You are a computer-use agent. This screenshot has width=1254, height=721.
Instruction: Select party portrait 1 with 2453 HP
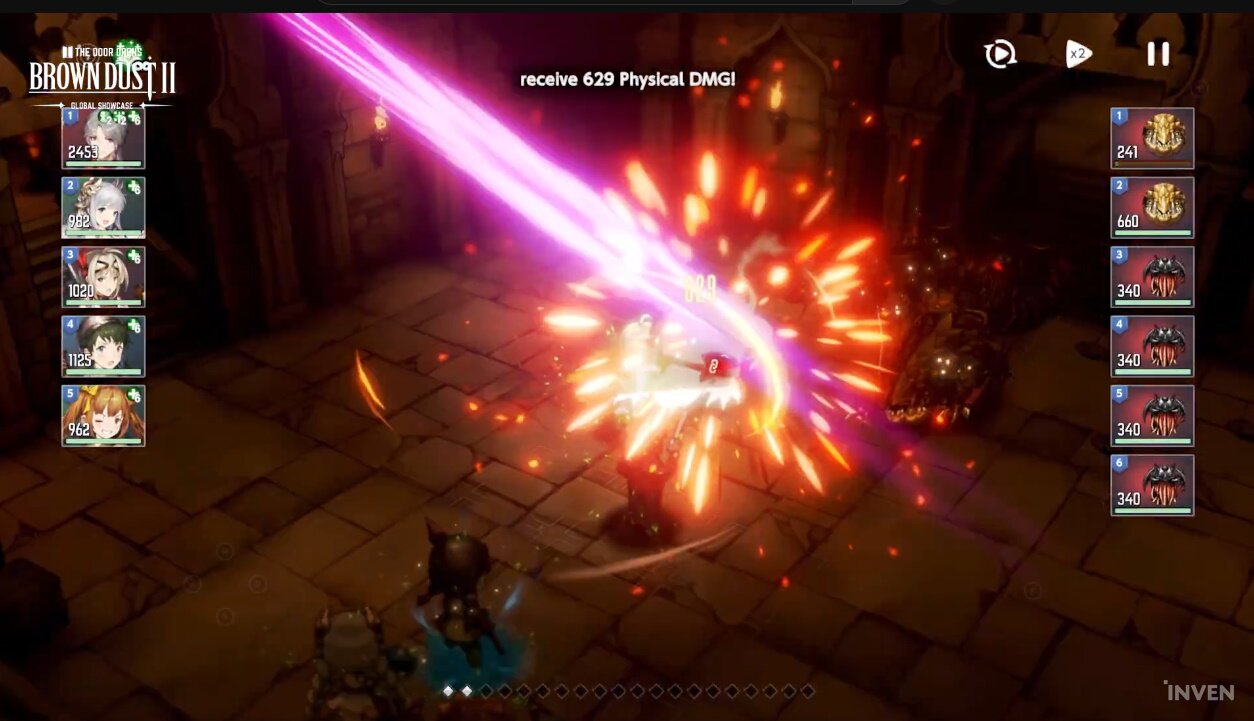coord(104,139)
